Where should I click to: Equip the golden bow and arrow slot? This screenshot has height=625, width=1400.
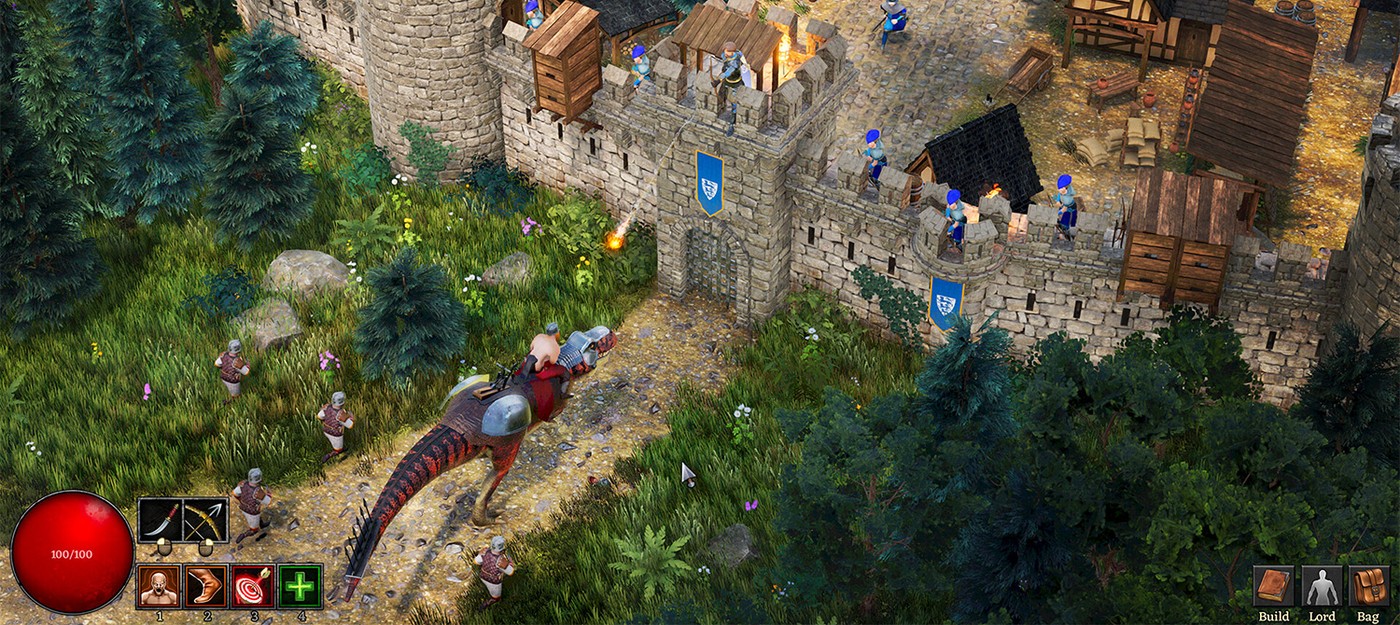pyautogui.click(x=206, y=520)
